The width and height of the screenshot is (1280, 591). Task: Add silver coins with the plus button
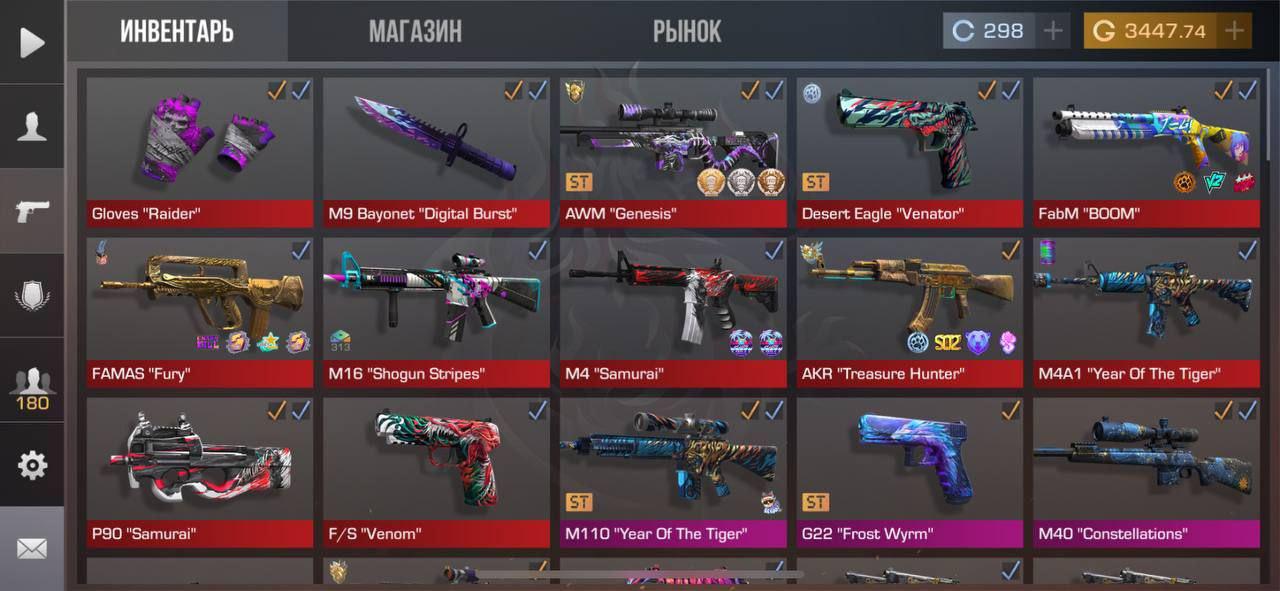[x=1053, y=31]
